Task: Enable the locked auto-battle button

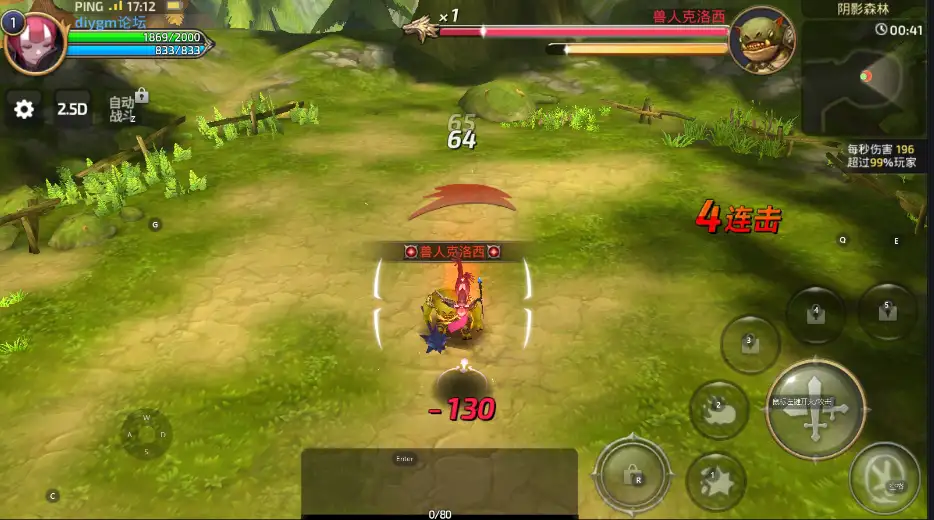Action: pyautogui.click(x=124, y=109)
